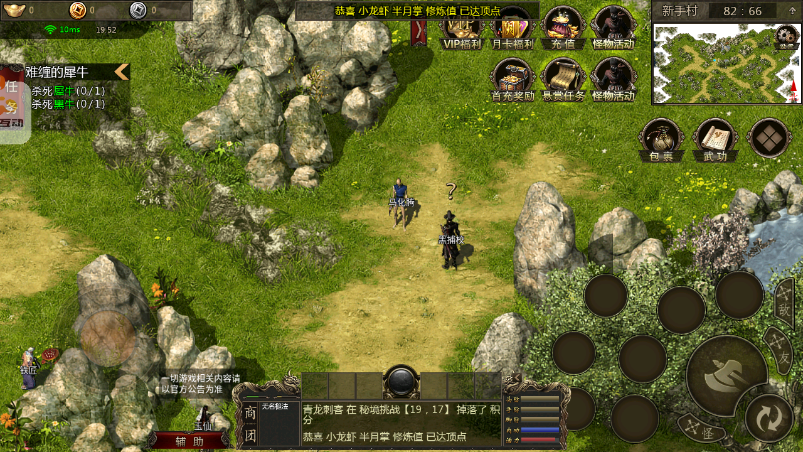Collapse the top icon row with red arrow

tap(419, 33)
